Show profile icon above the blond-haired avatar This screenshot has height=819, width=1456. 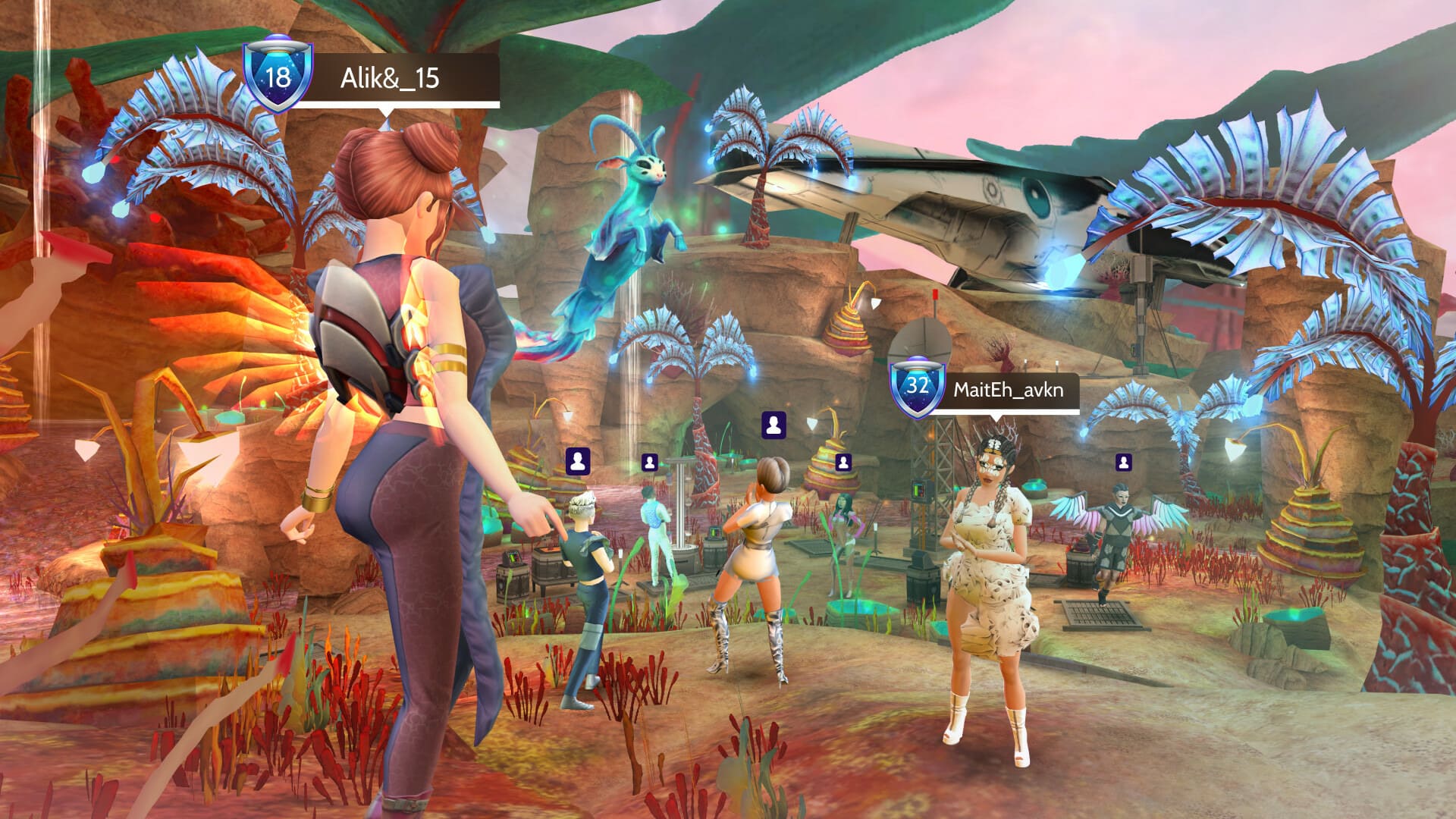point(578,461)
